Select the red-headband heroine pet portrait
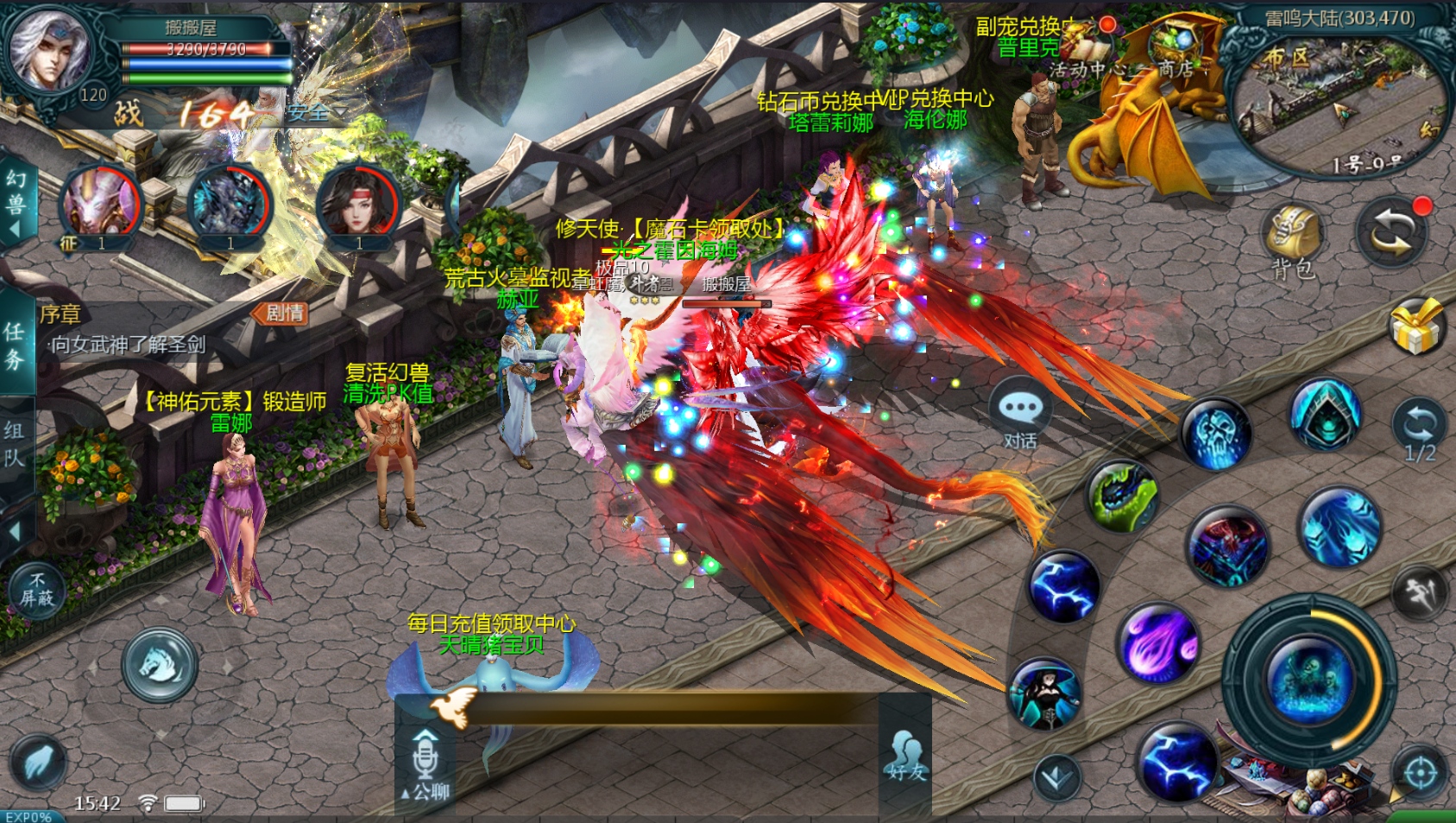 point(358,205)
